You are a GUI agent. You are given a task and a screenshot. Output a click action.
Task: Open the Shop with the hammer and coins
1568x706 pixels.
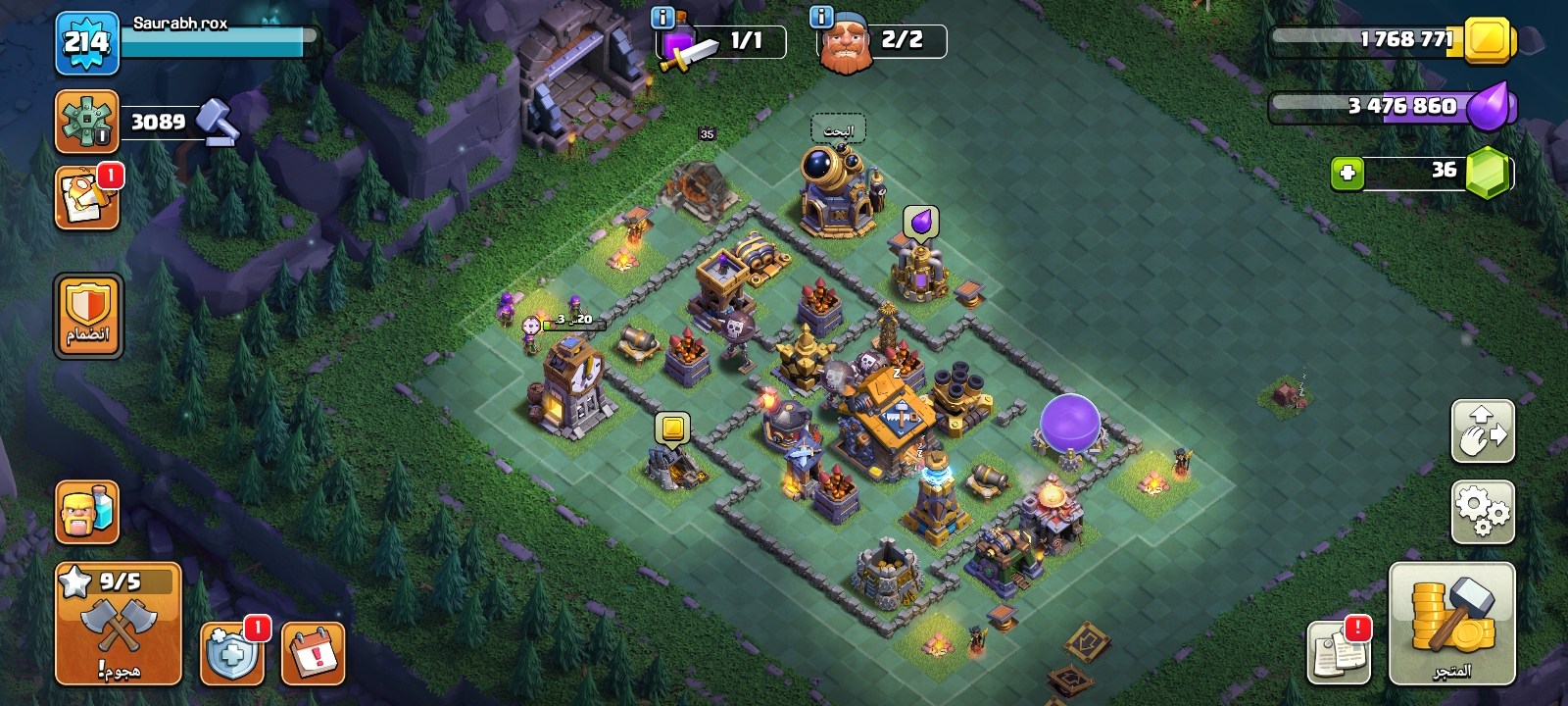pos(1451,624)
